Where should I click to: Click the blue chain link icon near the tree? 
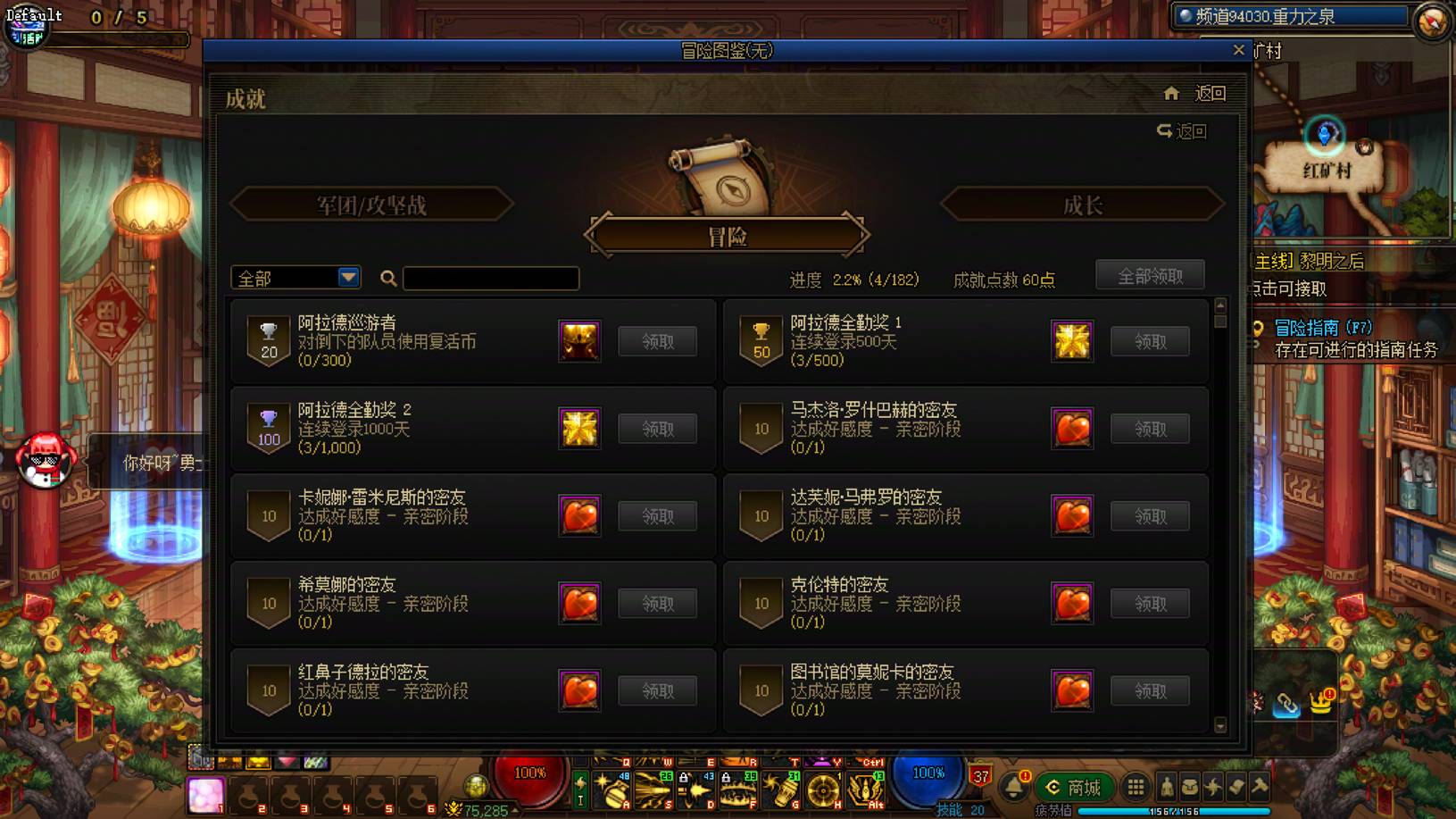(x=1284, y=704)
